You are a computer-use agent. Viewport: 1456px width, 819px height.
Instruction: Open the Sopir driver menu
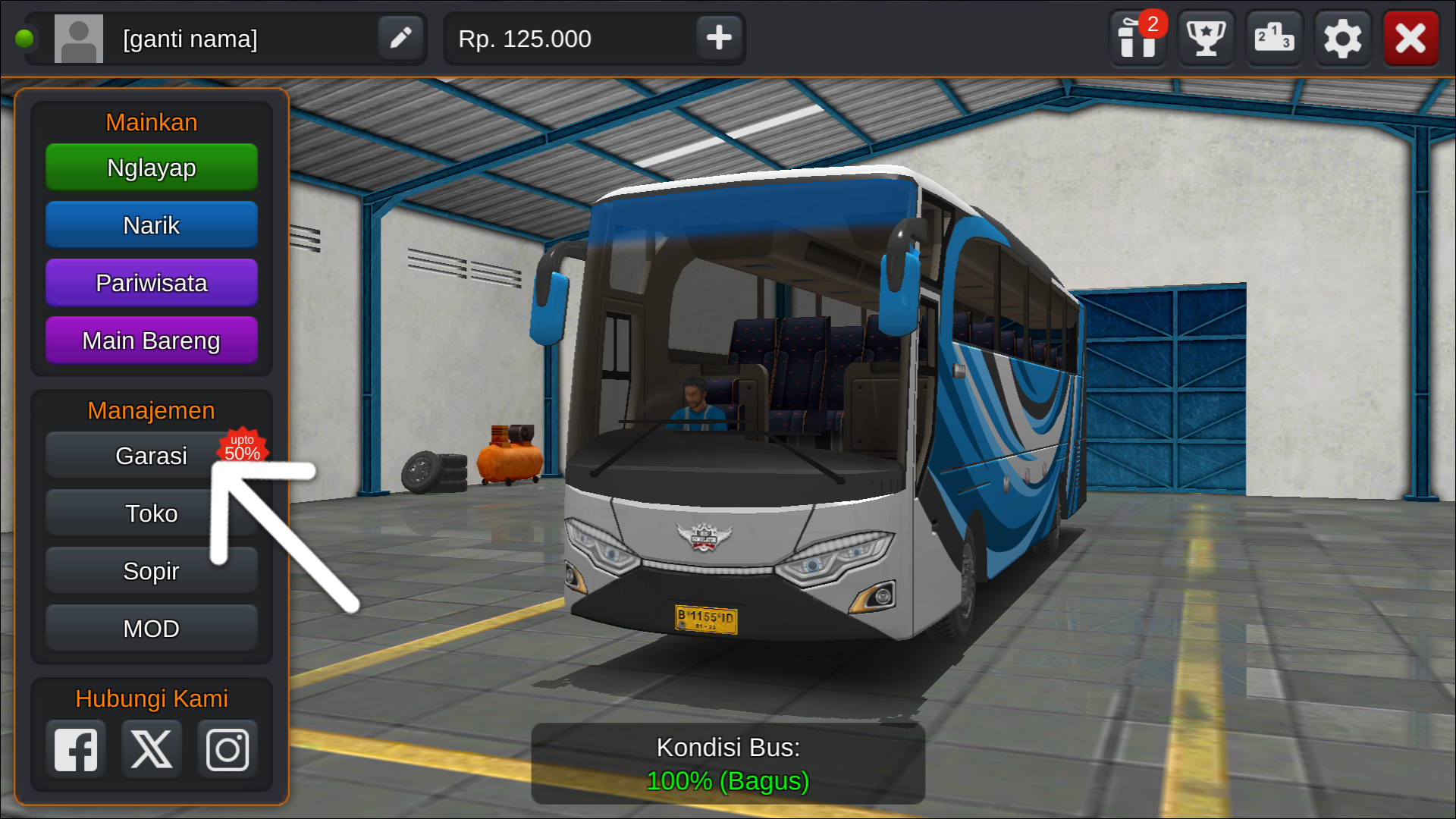pyautogui.click(x=151, y=570)
